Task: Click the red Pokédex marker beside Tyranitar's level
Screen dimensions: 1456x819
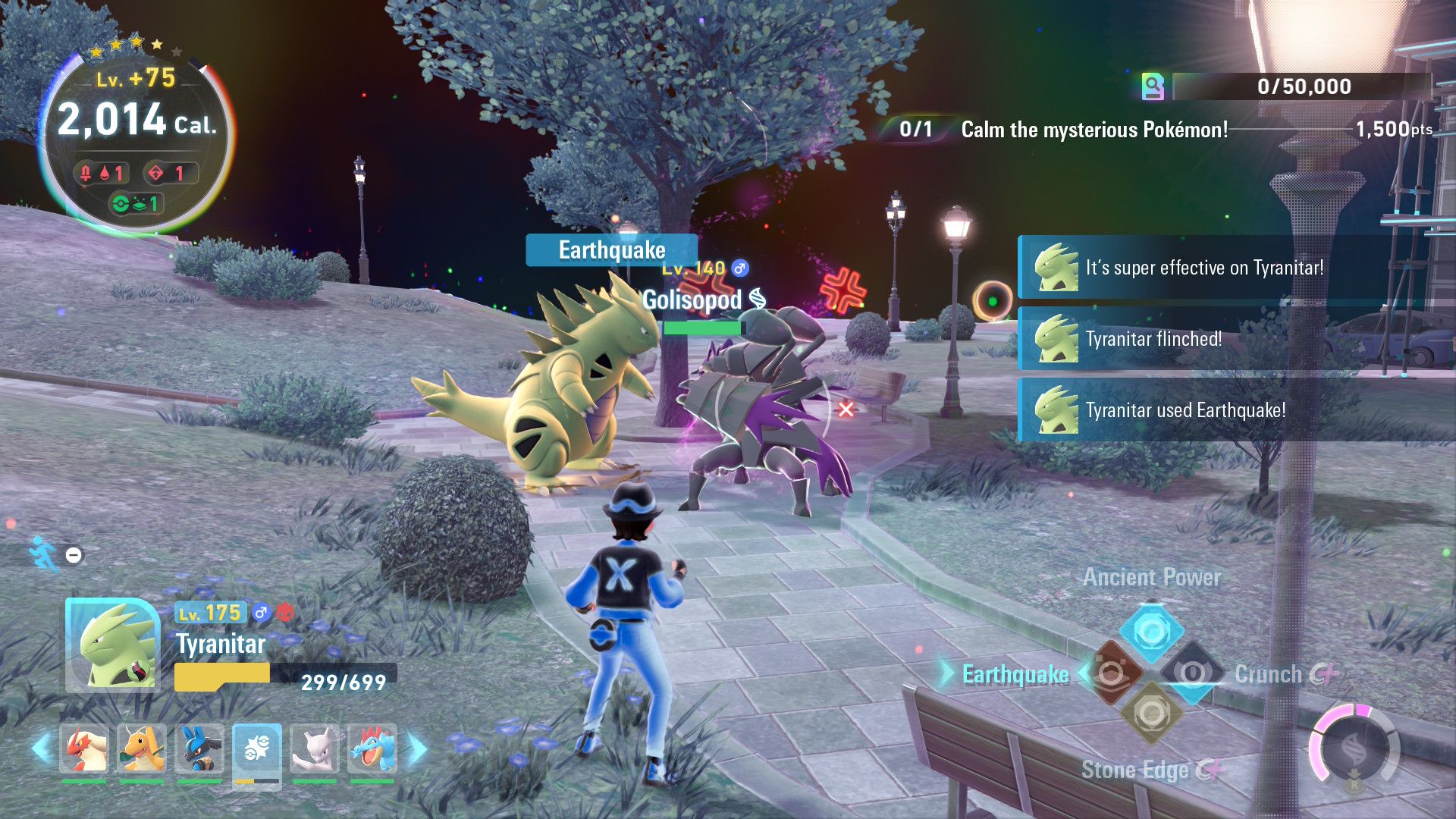Action: 284,613
